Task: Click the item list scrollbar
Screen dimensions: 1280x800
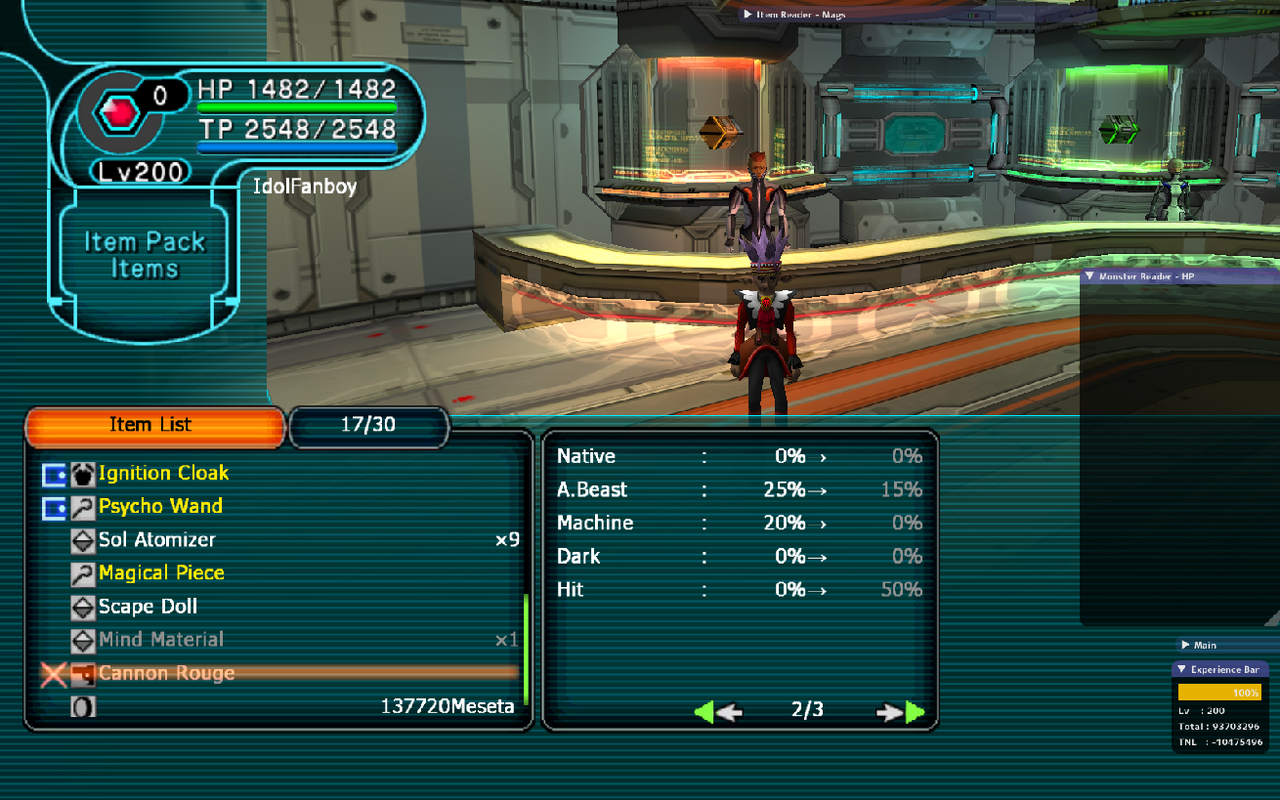Action: [x=526, y=650]
